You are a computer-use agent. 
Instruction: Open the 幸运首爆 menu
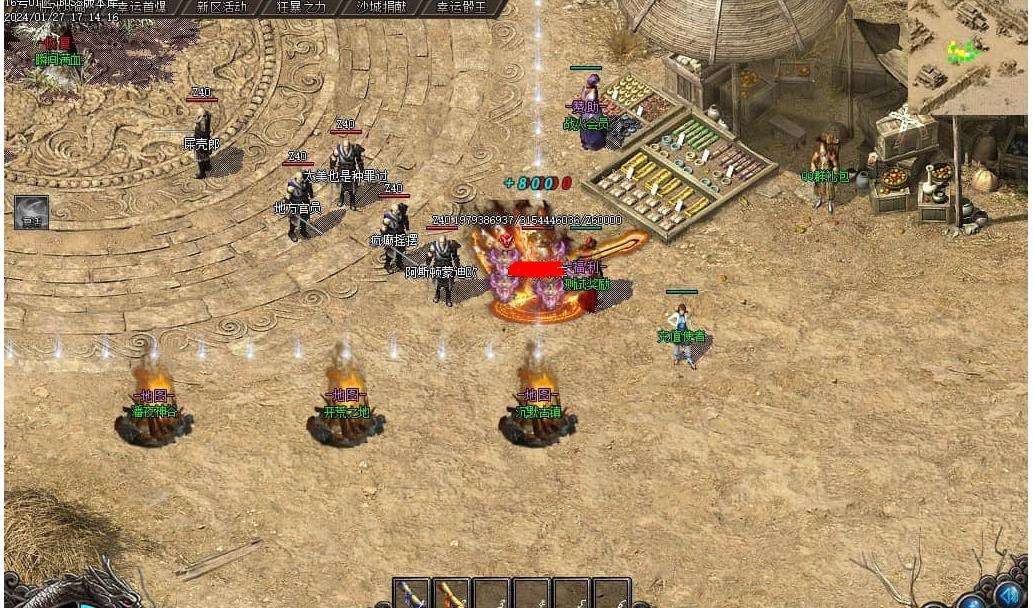(x=143, y=7)
